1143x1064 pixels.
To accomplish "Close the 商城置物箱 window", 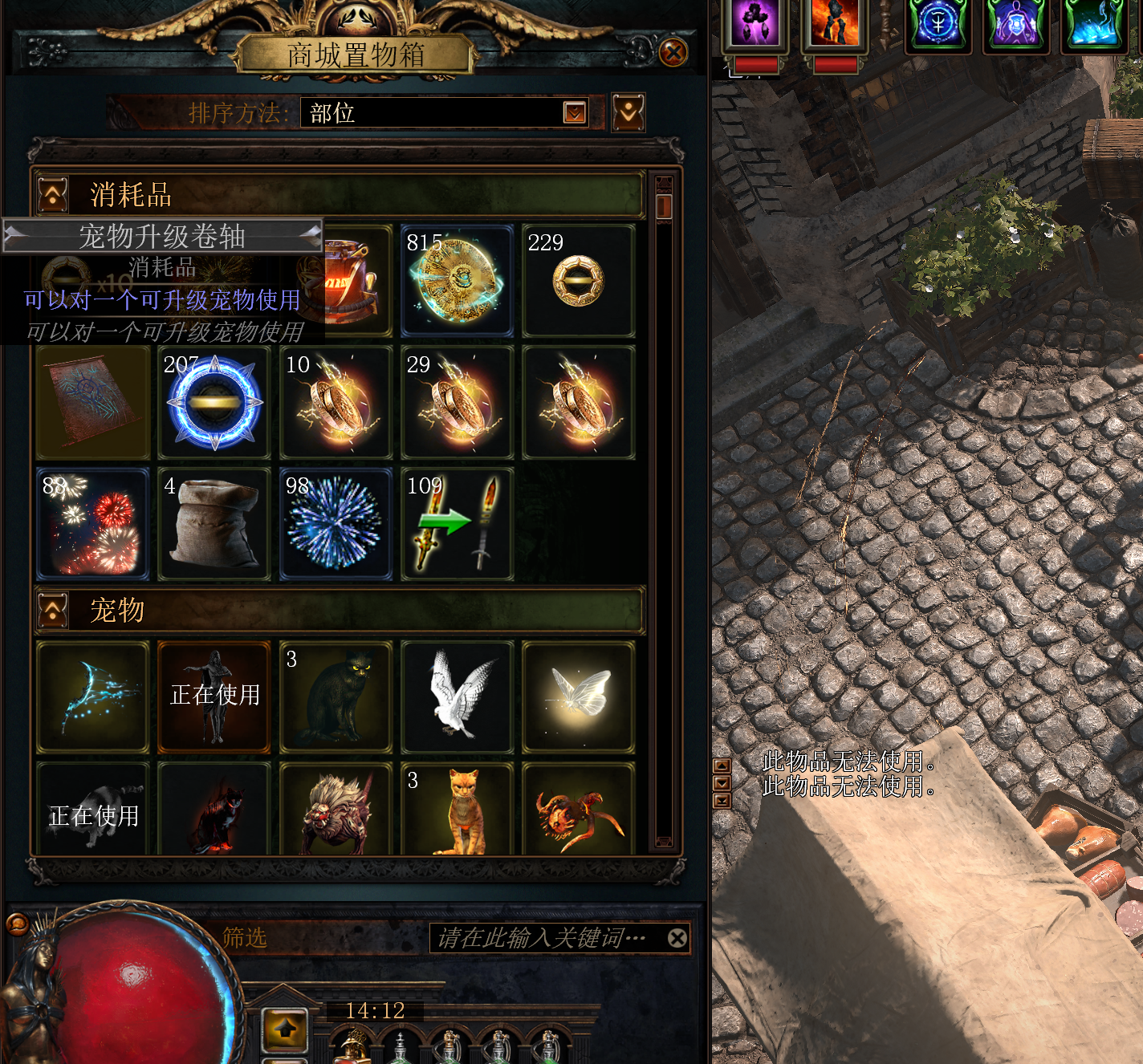I will pos(673,53).
